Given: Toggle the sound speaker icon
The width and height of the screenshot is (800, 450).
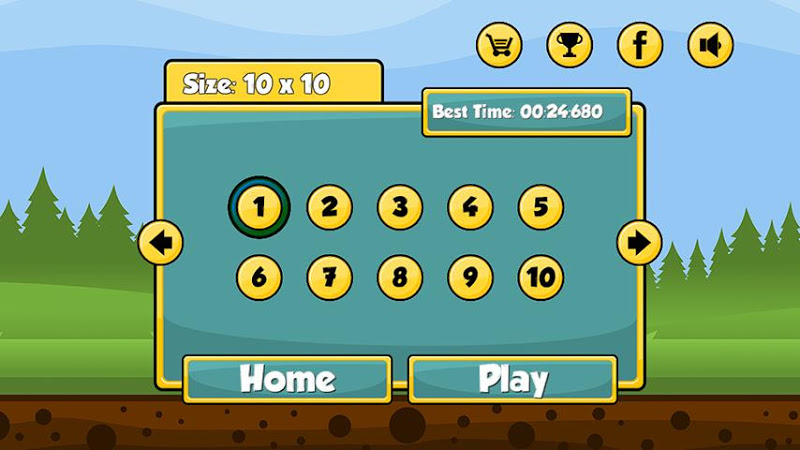Looking at the screenshot, I should (710, 45).
